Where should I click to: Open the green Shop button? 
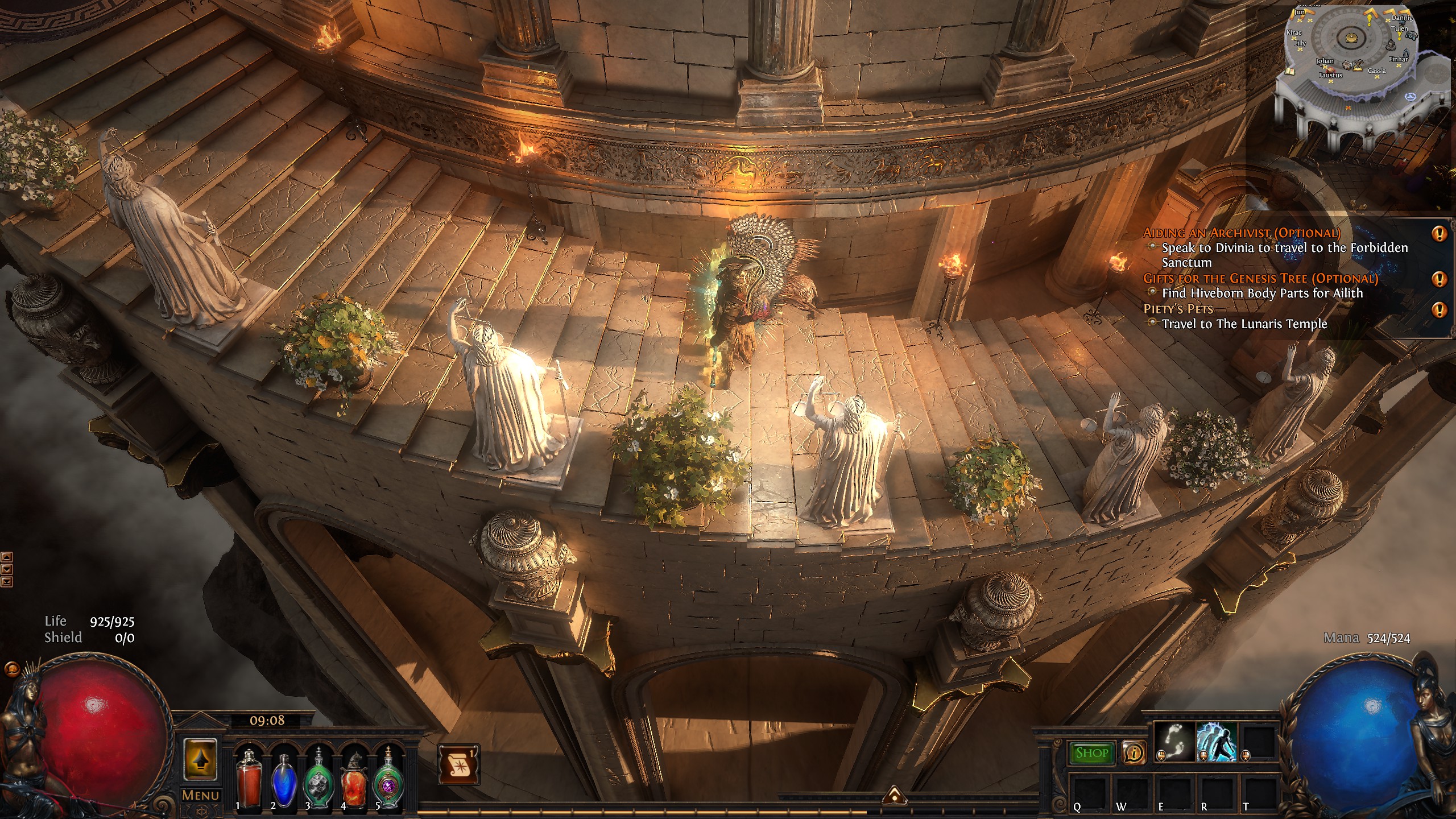click(1091, 753)
